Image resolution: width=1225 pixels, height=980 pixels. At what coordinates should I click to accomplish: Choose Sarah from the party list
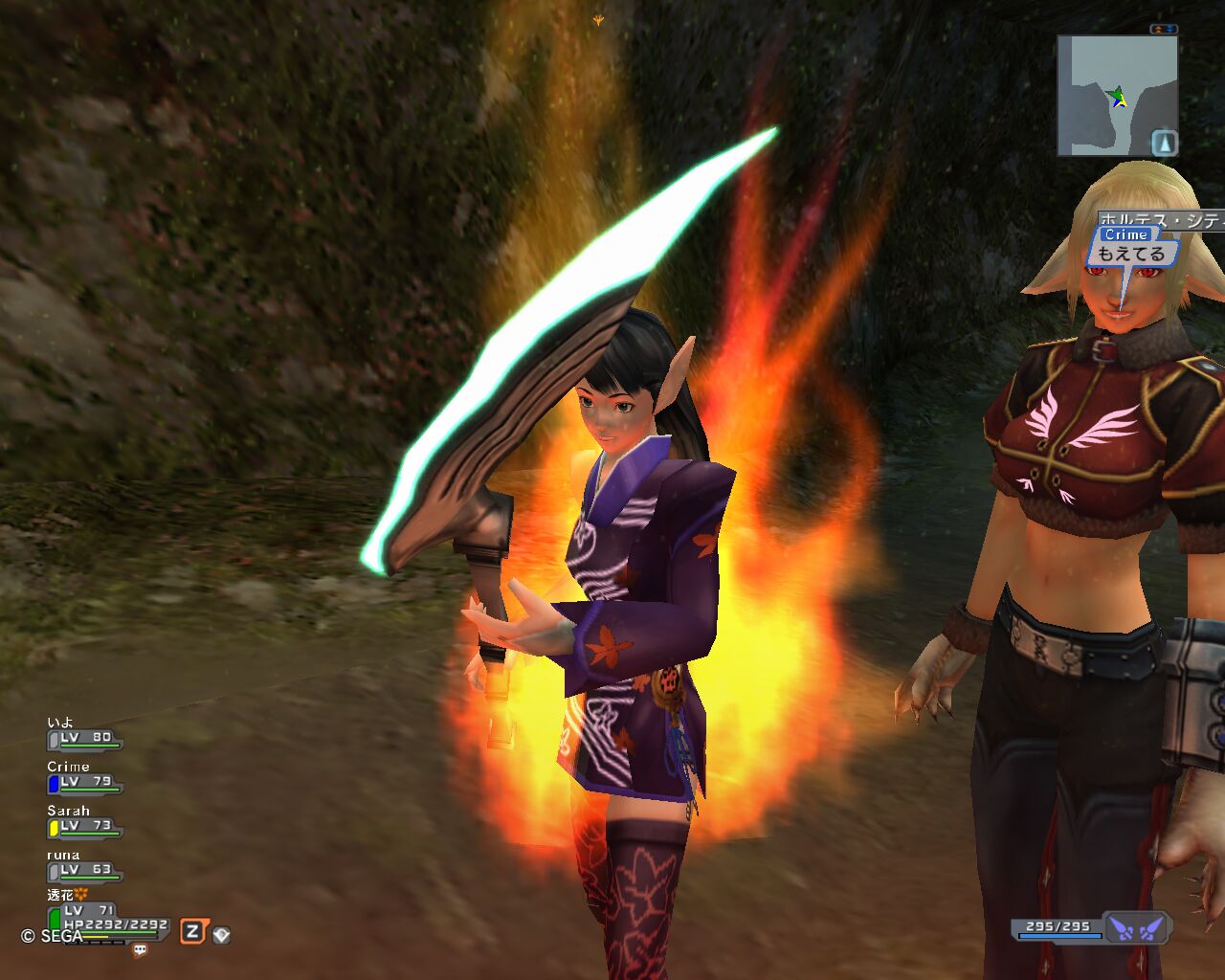point(84,826)
